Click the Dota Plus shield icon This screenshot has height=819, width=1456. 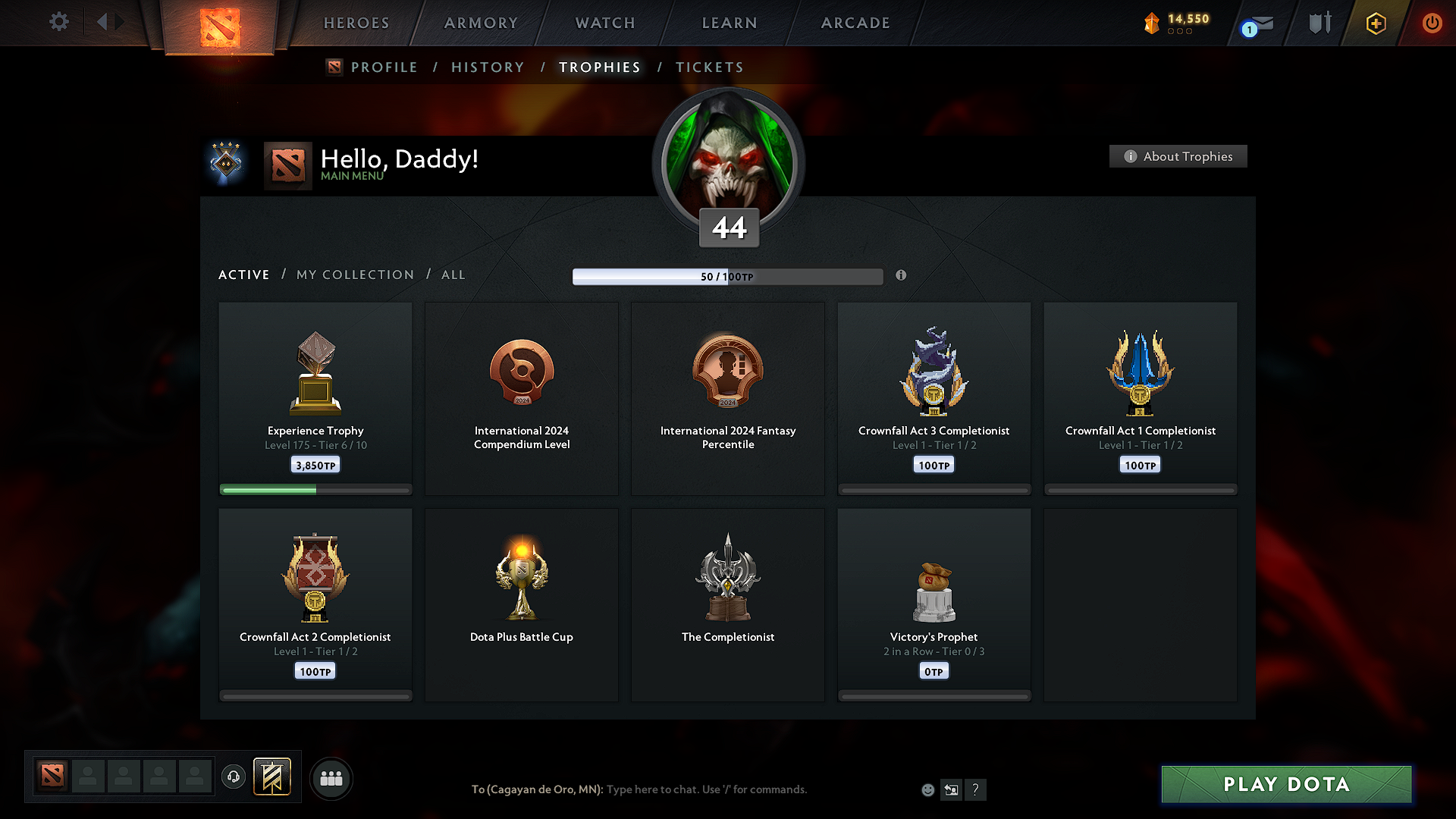[1318, 23]
